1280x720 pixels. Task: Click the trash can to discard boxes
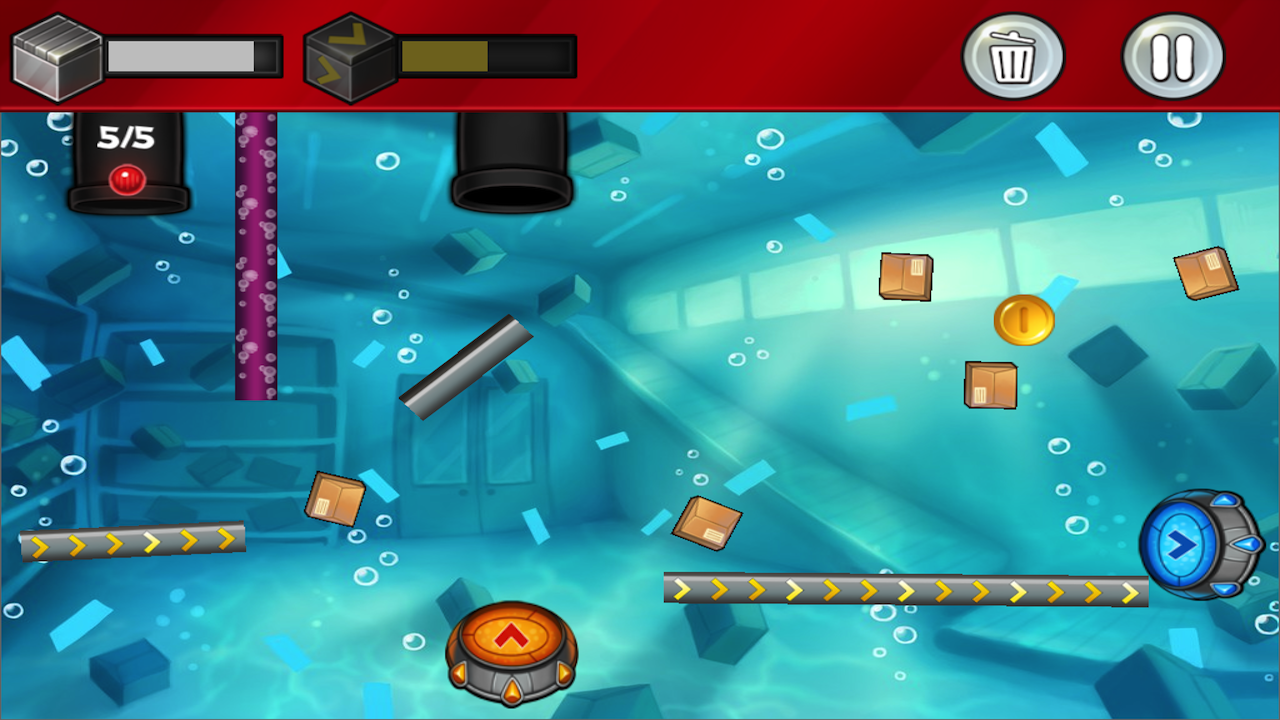pyautogui.click(x=1013, y=57)
